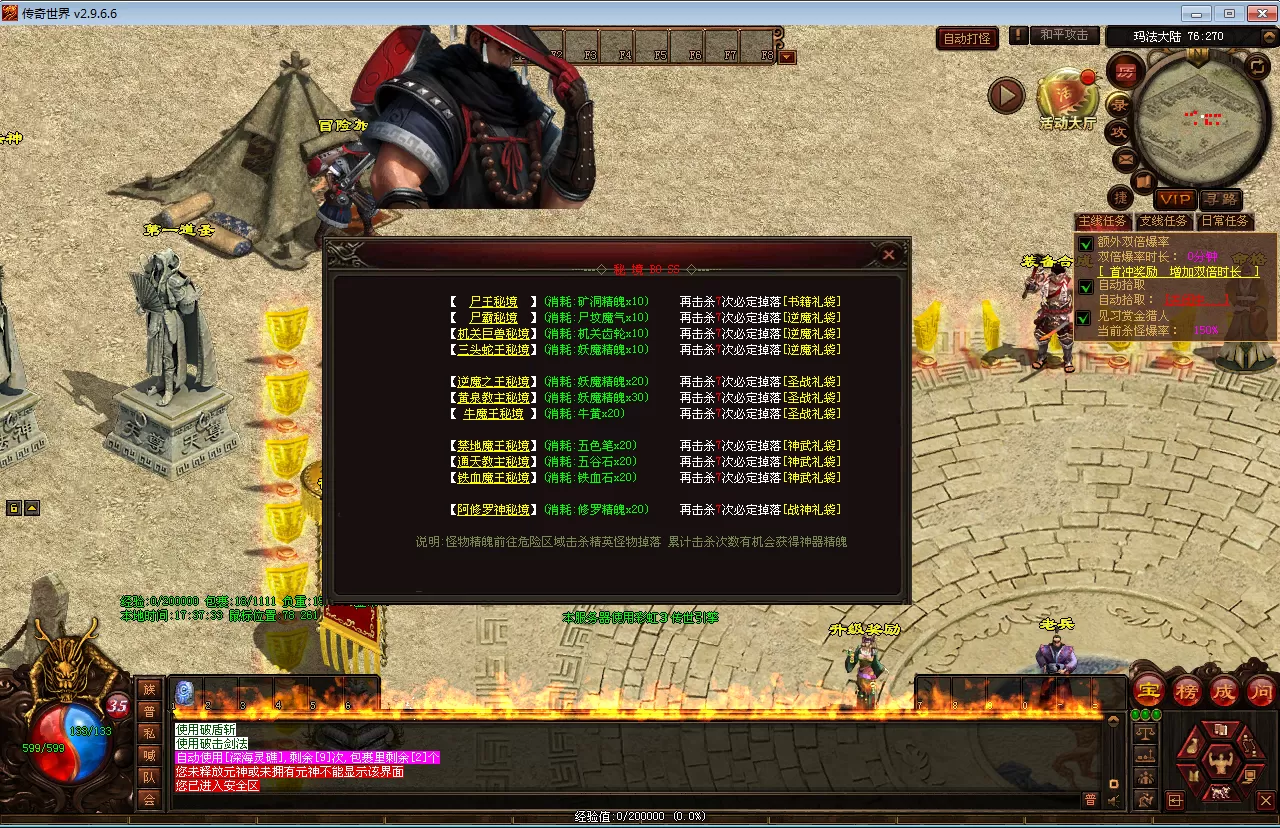The width and height of the screenshot is (1280, 828).
Task: Open the VIP panel
Action: (1175, 200)
